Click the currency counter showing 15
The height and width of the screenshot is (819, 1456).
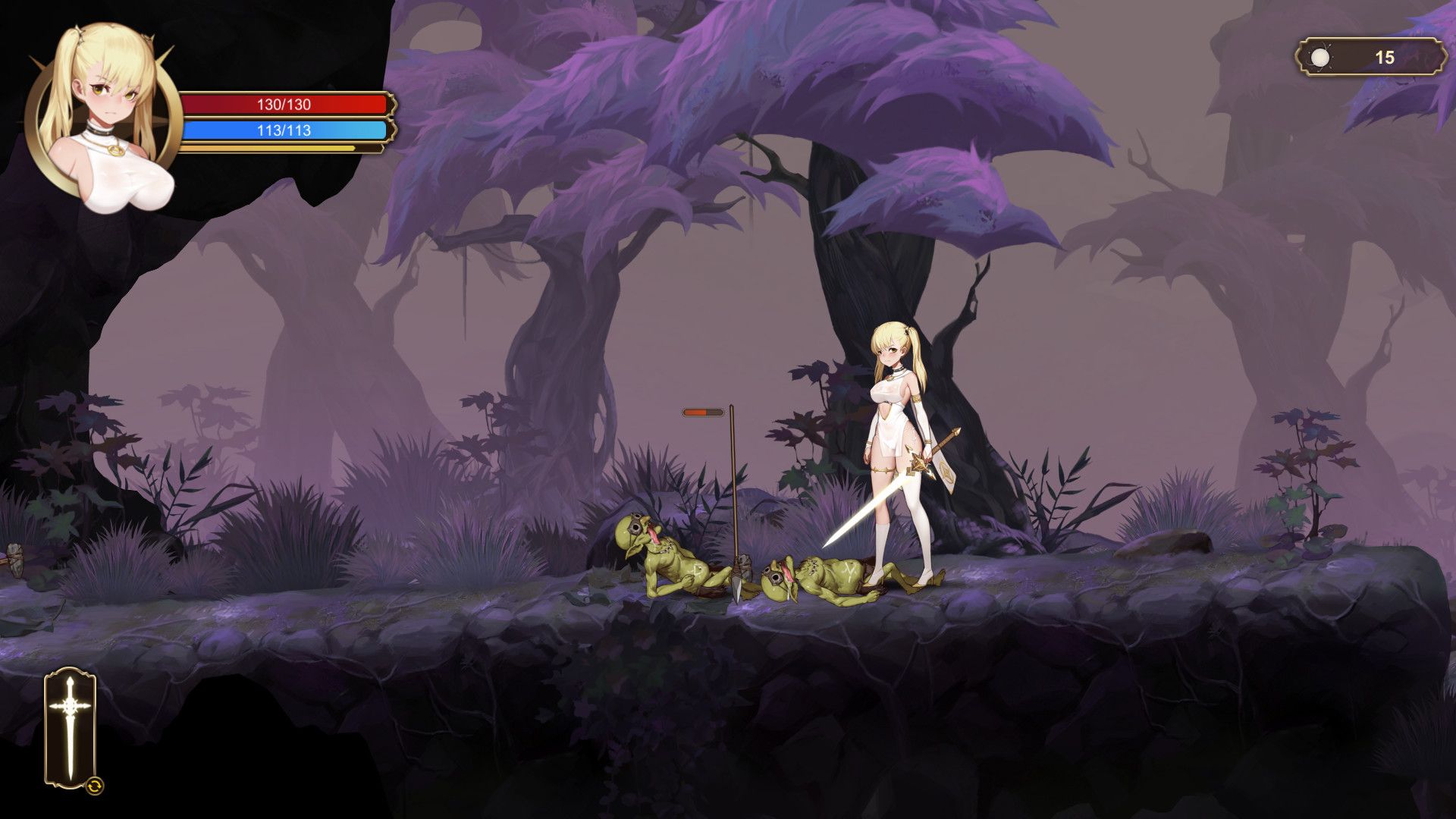tap(1386, 55)
